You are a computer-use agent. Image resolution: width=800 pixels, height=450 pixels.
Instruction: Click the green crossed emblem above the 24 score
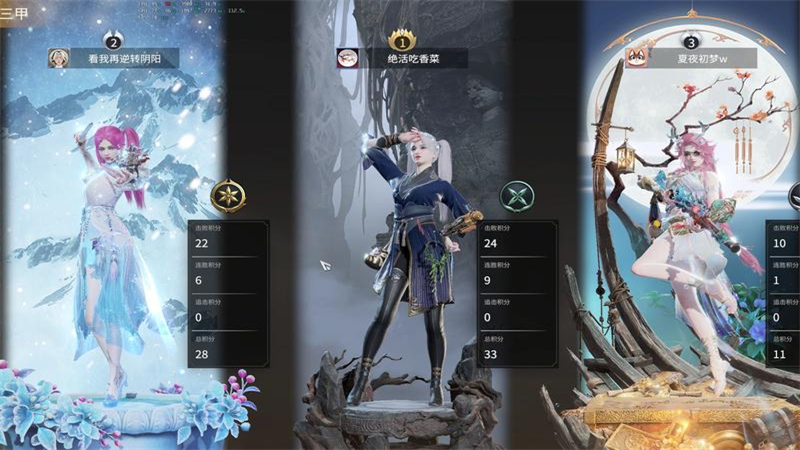(517, 197)
